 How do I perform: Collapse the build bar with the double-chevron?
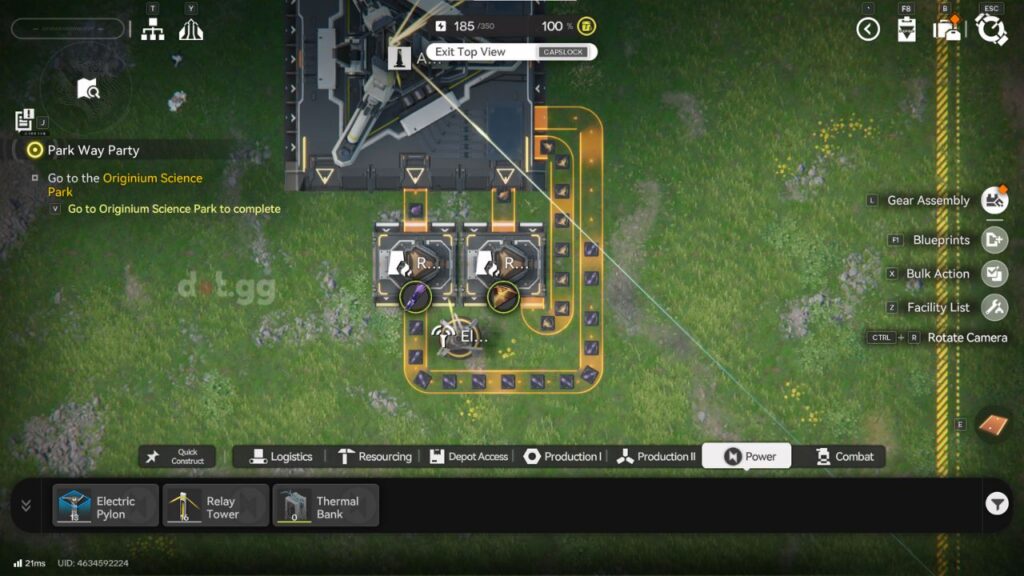point(26,505)
